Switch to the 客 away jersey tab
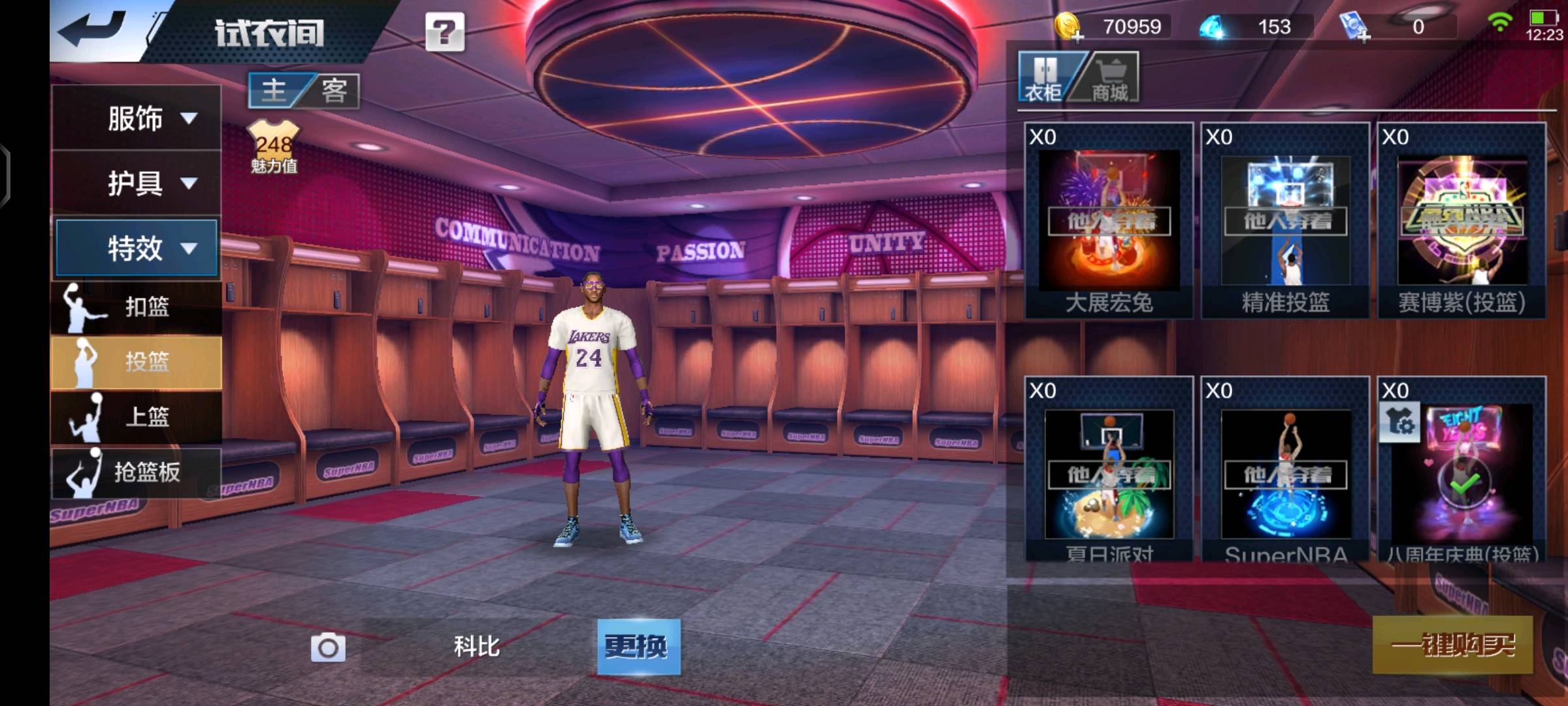 [334, 90]
